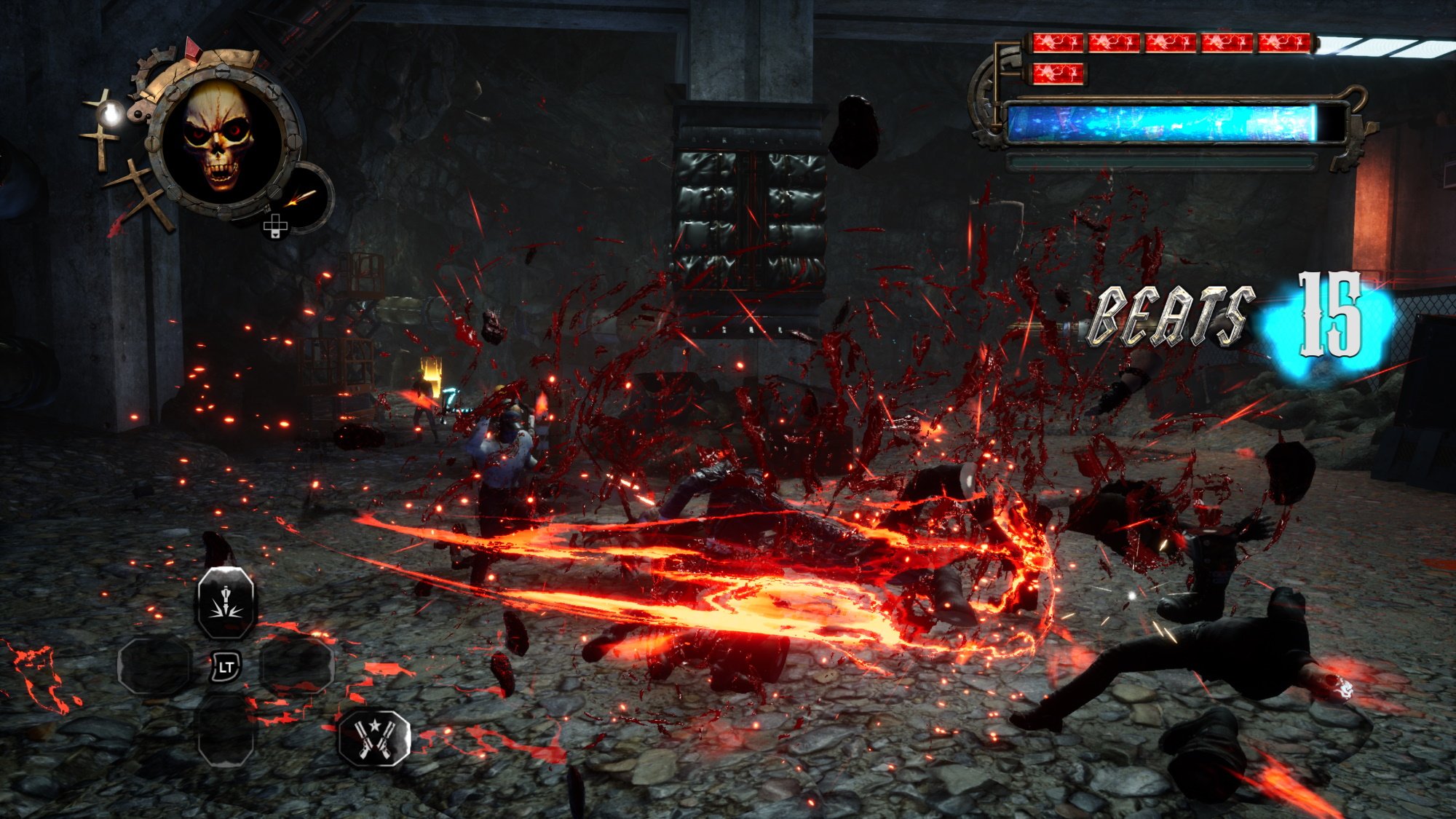Viewport: 1456px width, 819px height.
Task: Click the skull character portrait
Action: coord(218,138)
